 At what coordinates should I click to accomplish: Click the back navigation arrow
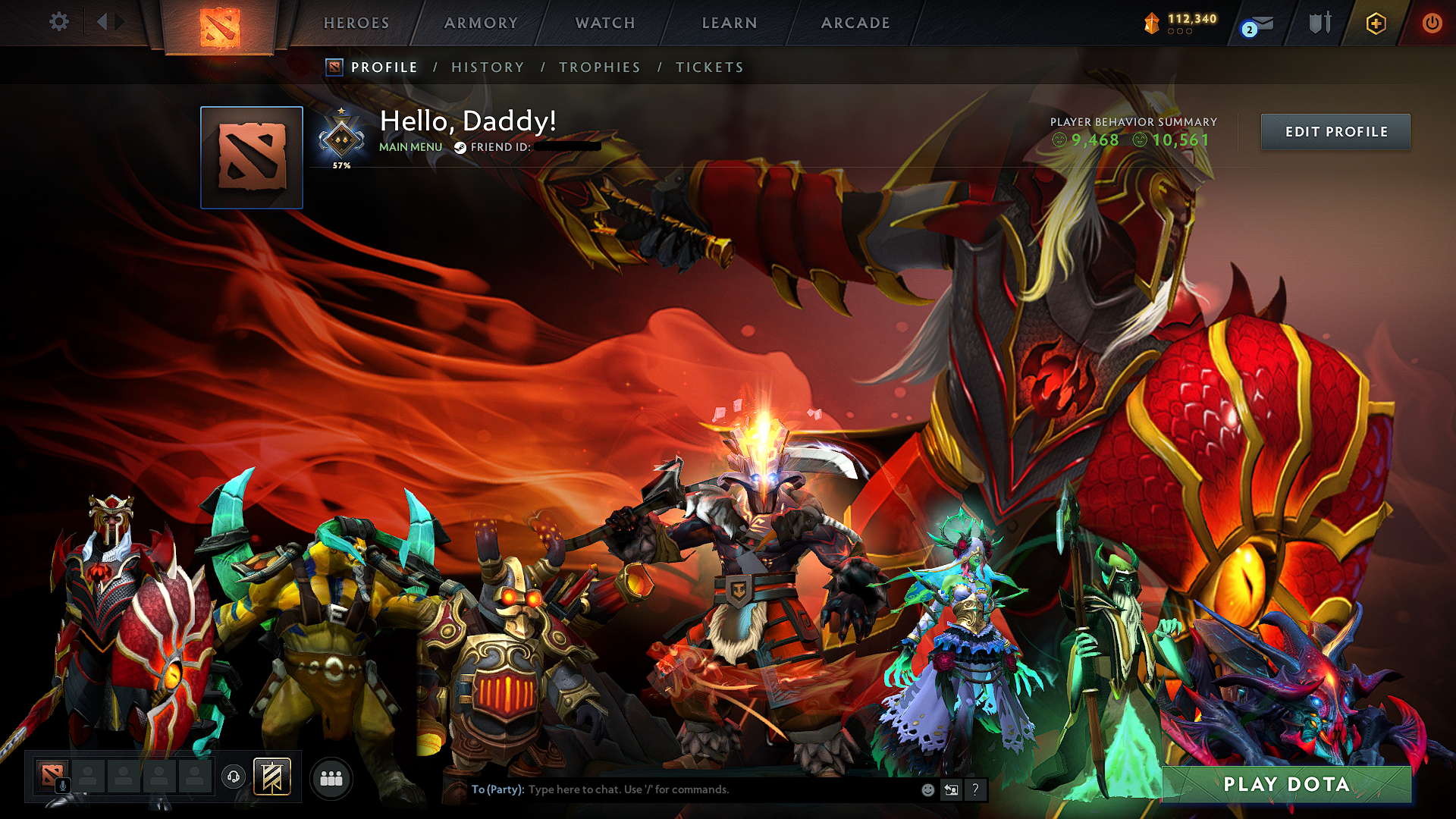[103, 22]
